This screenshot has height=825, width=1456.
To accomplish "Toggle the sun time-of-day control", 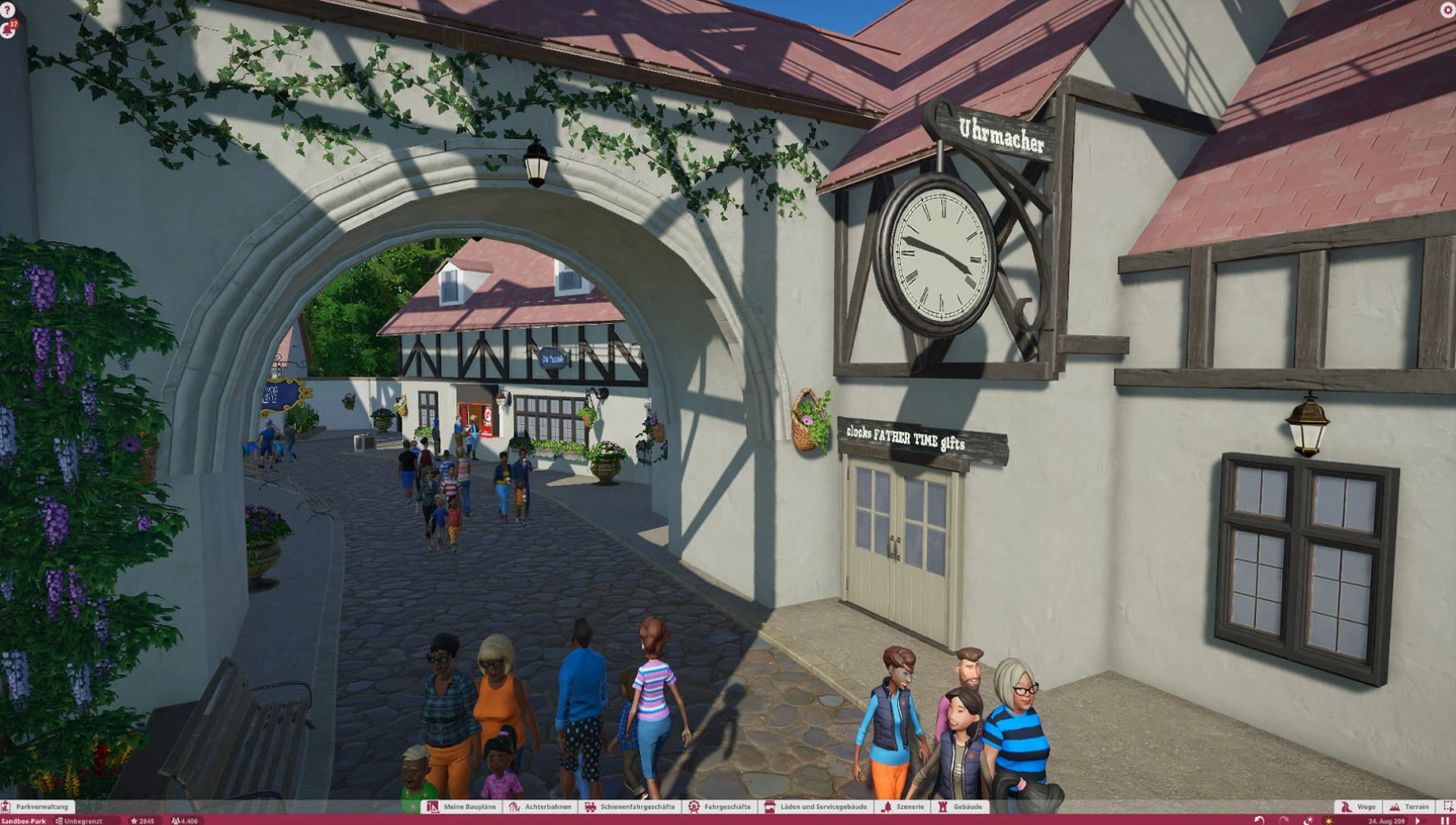I will coord(1329,820).
